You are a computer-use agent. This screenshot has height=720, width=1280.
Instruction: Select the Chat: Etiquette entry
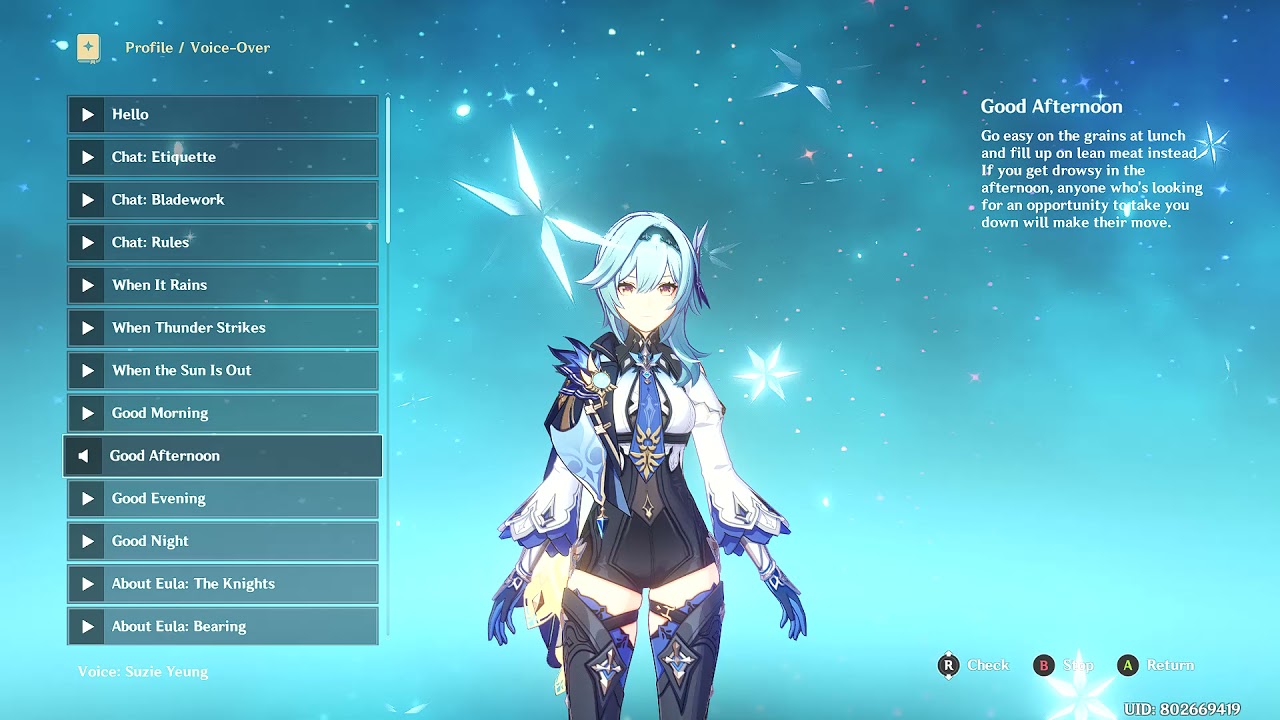click(222, 157)
